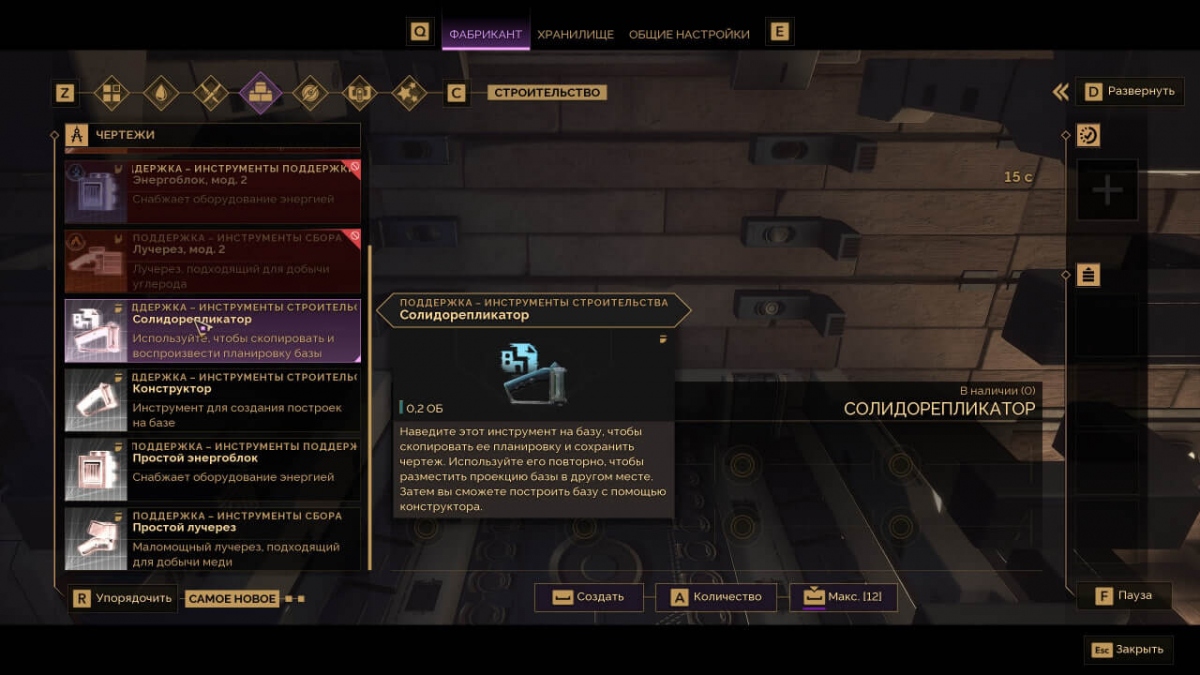Choose the water droplet category icon

click(161, 93)
